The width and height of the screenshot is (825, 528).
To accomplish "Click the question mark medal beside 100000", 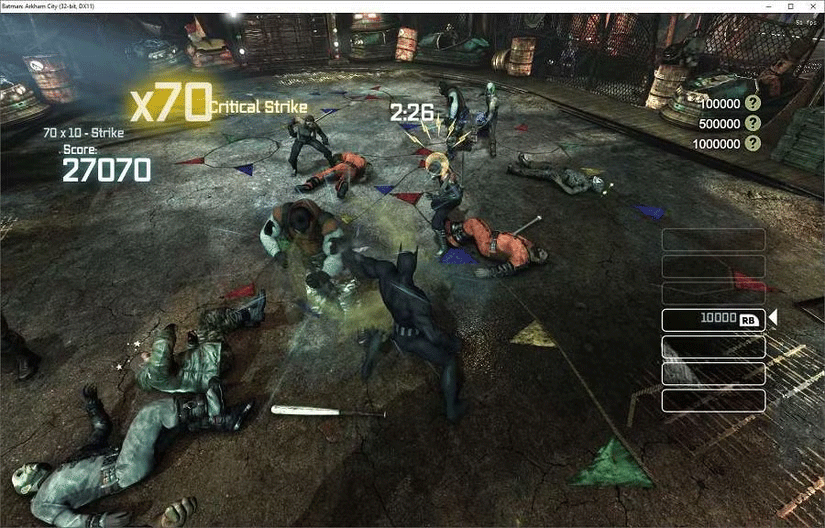I will pos(752,104).
